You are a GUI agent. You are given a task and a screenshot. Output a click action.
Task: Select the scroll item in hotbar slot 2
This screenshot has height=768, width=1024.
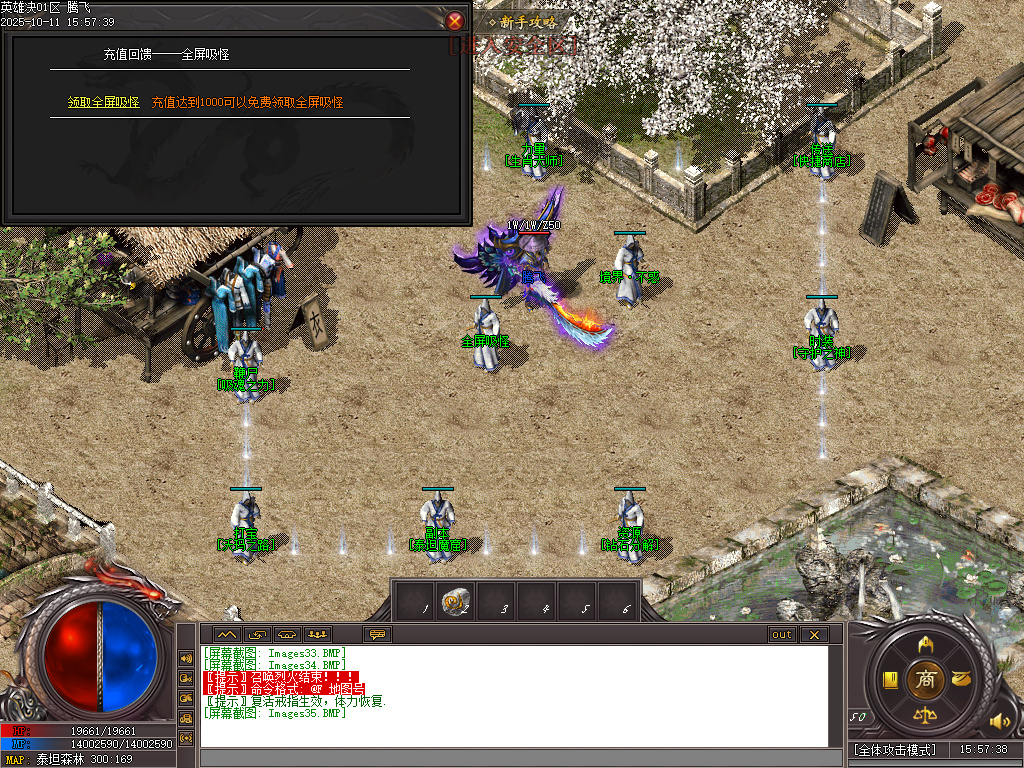(x=458, y=601)
